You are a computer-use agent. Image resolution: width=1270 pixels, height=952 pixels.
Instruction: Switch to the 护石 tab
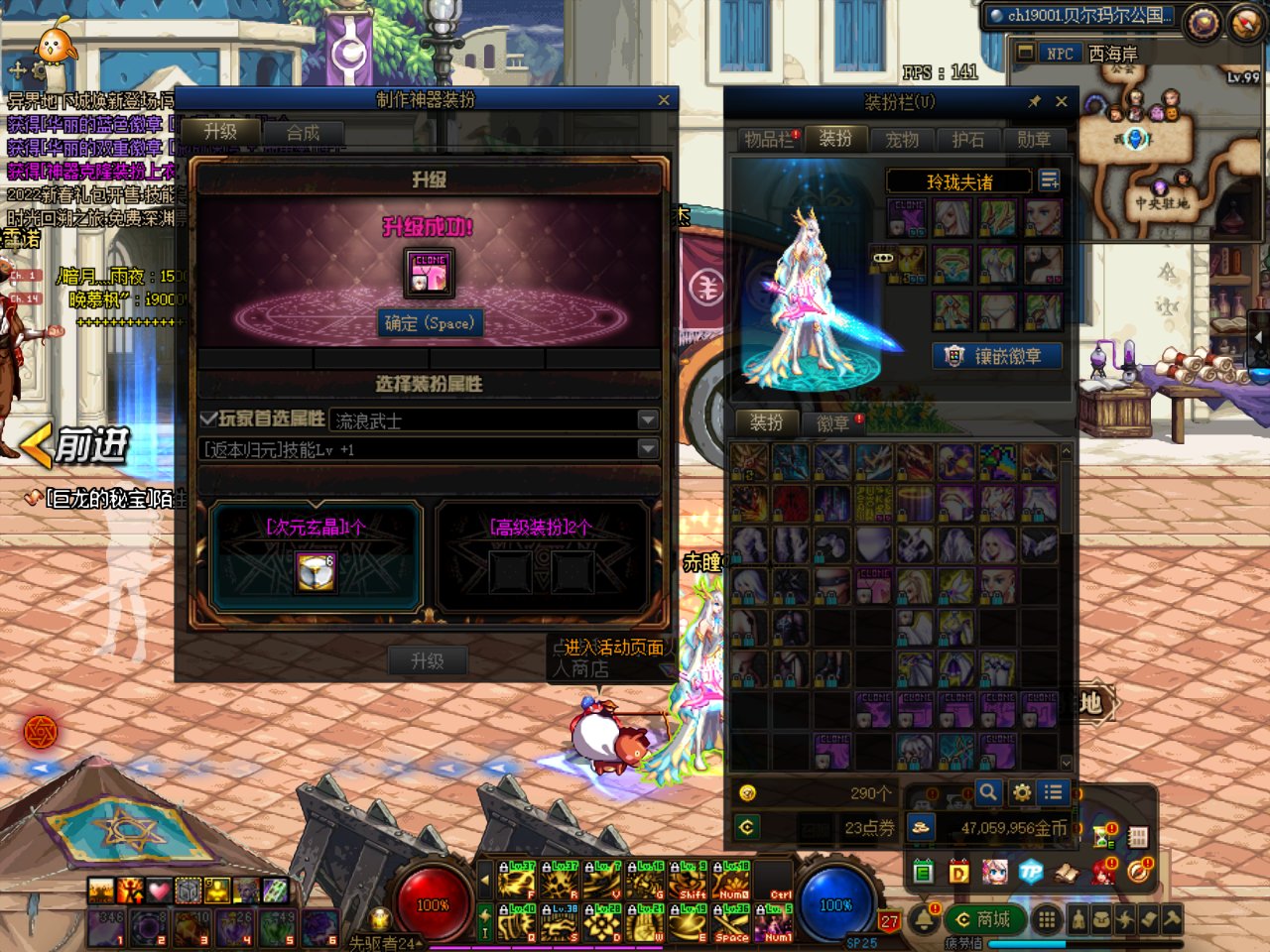point(967,140)
